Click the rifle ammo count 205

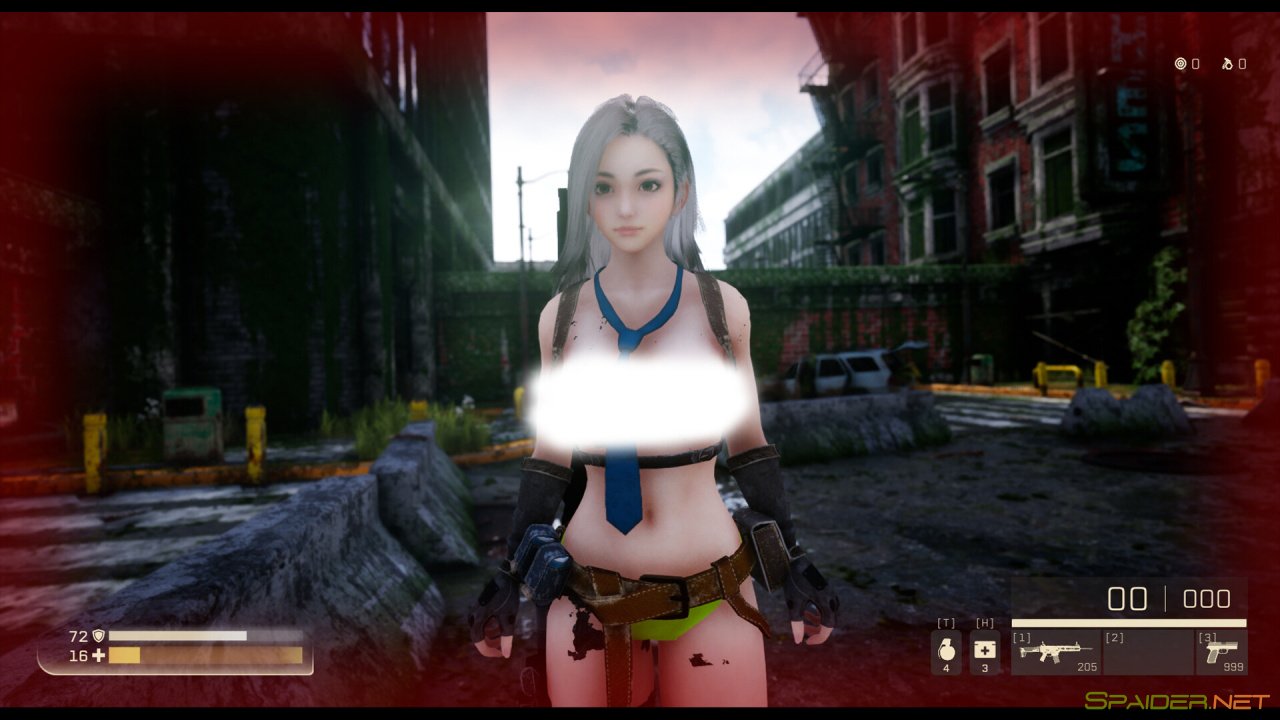click(1087, 667)
